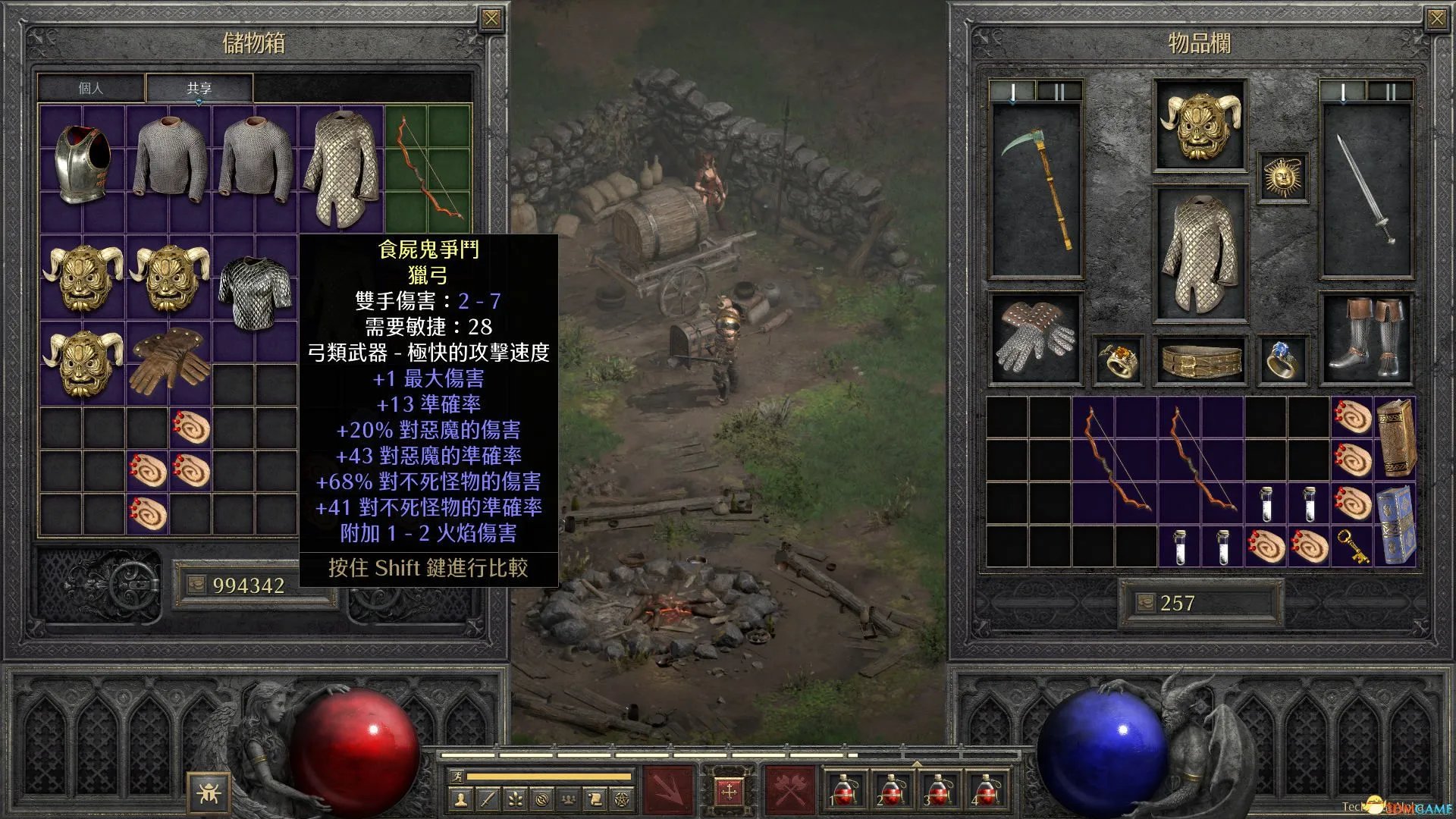1456x819 pixels.
Task: Close the stash panel
Action: click(491, 19)
